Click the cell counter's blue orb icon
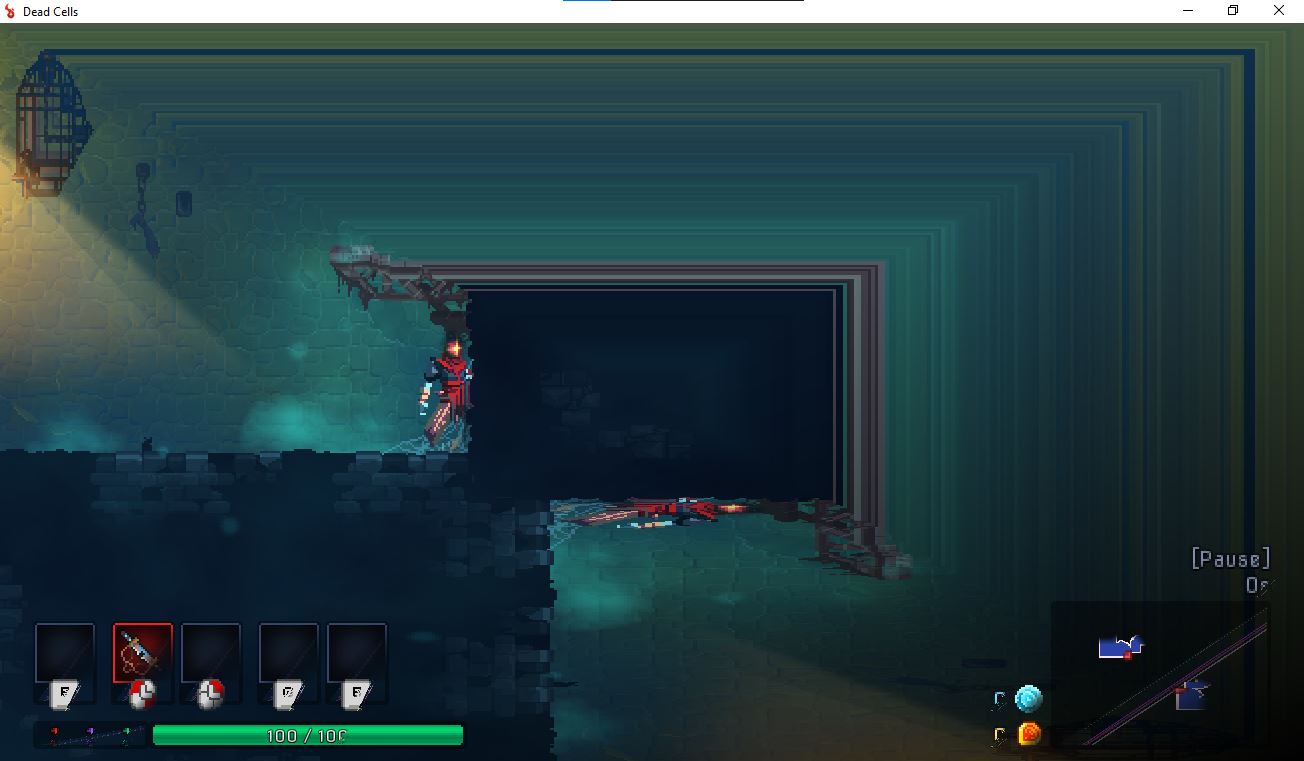Image resolution: width=1304 pixels, height=761 pixels. point(1029,699)
